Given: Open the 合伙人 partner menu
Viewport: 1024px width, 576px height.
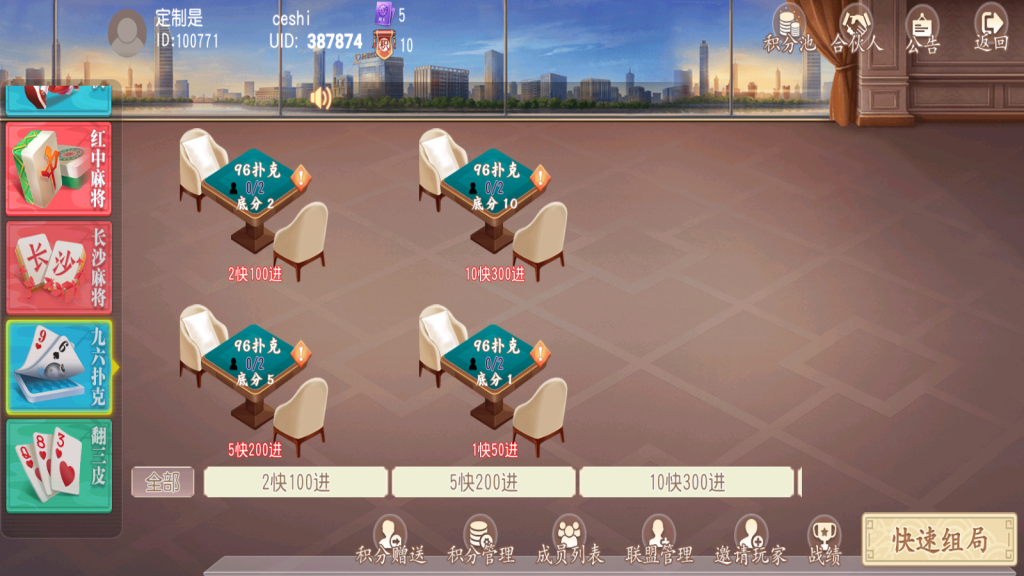Looking at the screenshot, I should pos(857,28).
